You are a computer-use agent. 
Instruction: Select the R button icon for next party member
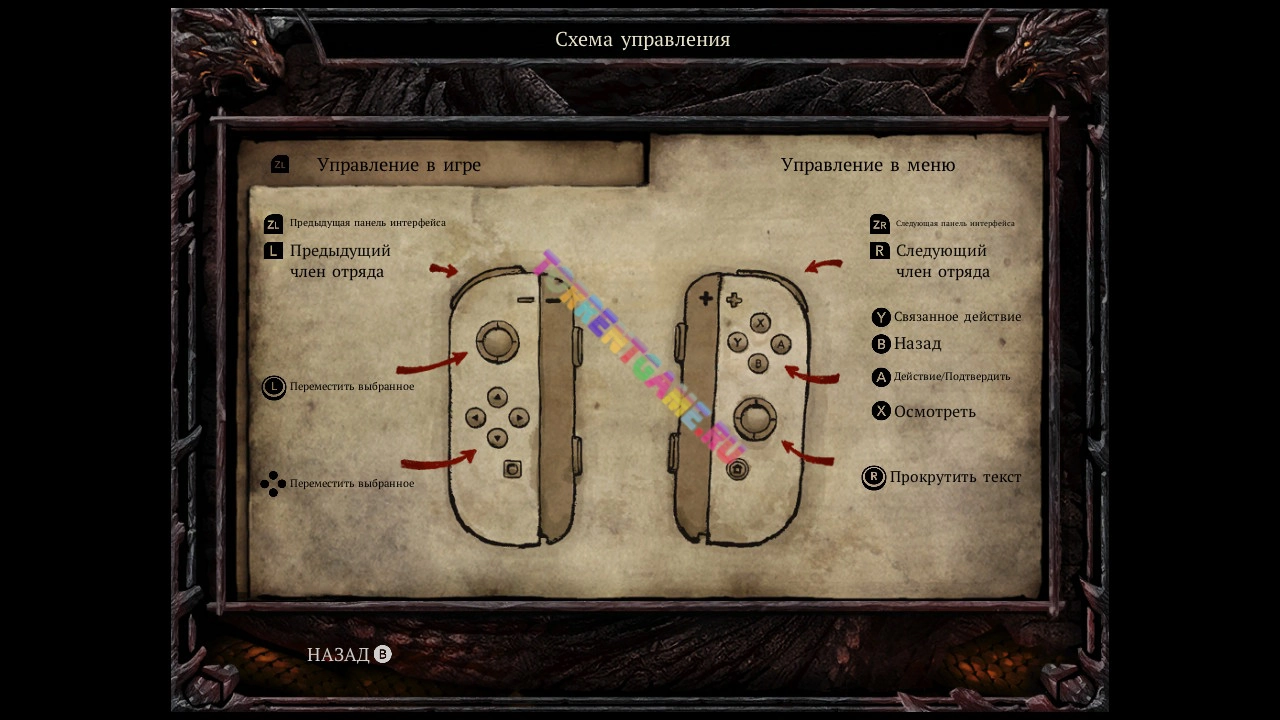[x=879, y=250]
